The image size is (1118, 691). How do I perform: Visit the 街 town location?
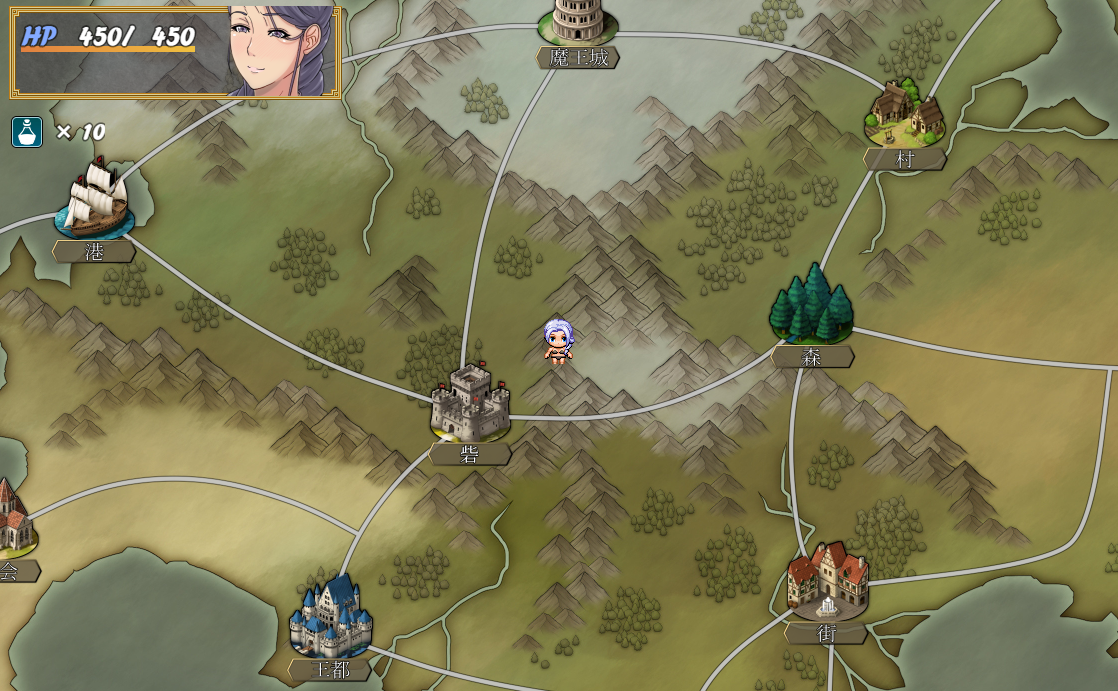pyautogui.click(x=827, y=581)
